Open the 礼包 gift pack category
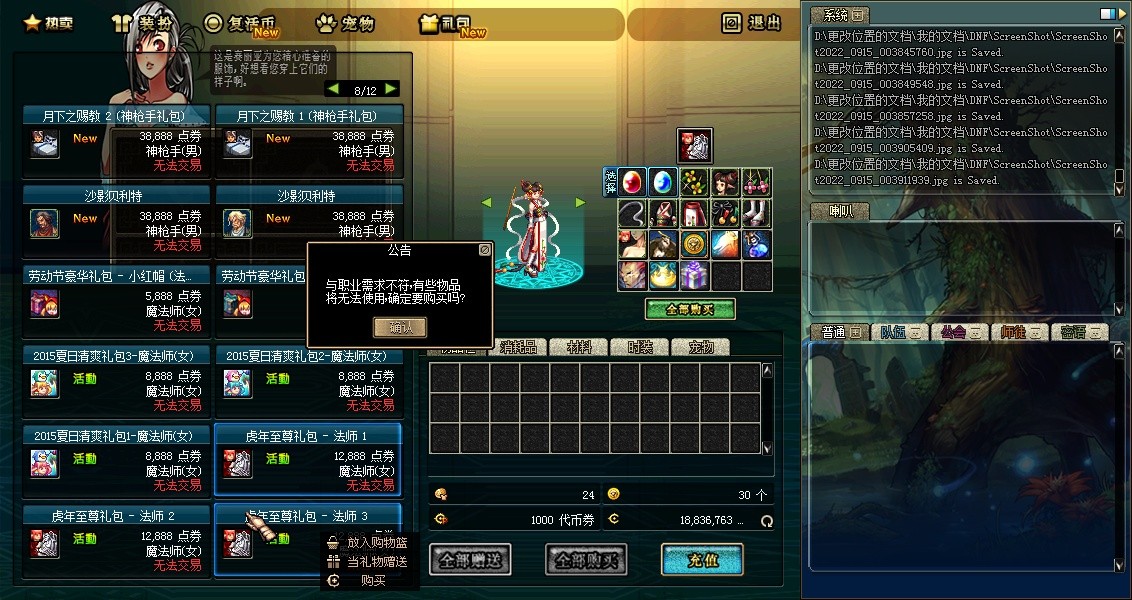This screenshot has height=600, width=1132. [453, 23]
